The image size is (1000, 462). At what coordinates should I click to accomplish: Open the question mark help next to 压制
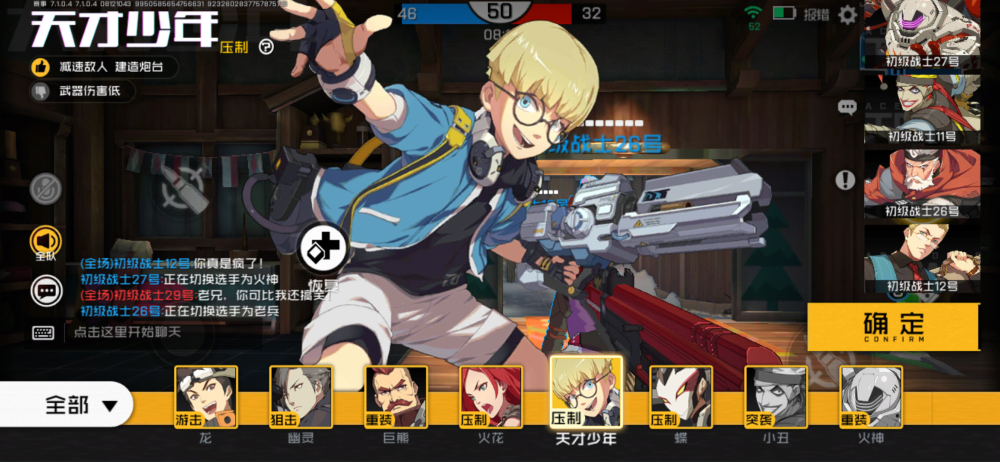[266, 46]
